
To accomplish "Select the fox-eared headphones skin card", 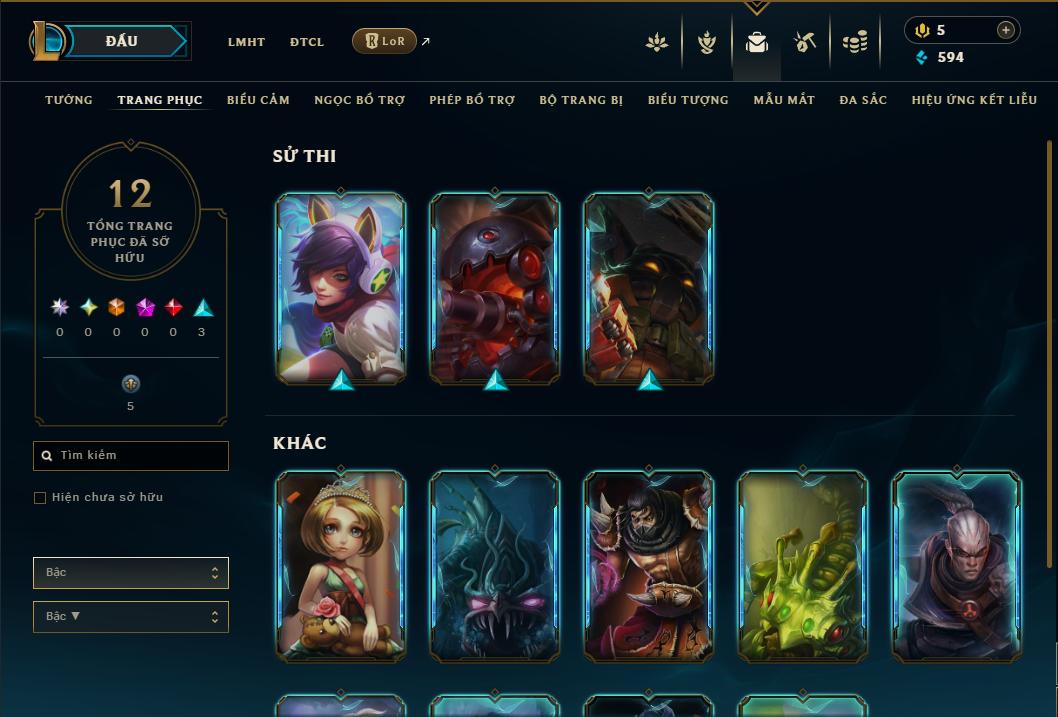I will pyautogui.click(x=341, y=287).
